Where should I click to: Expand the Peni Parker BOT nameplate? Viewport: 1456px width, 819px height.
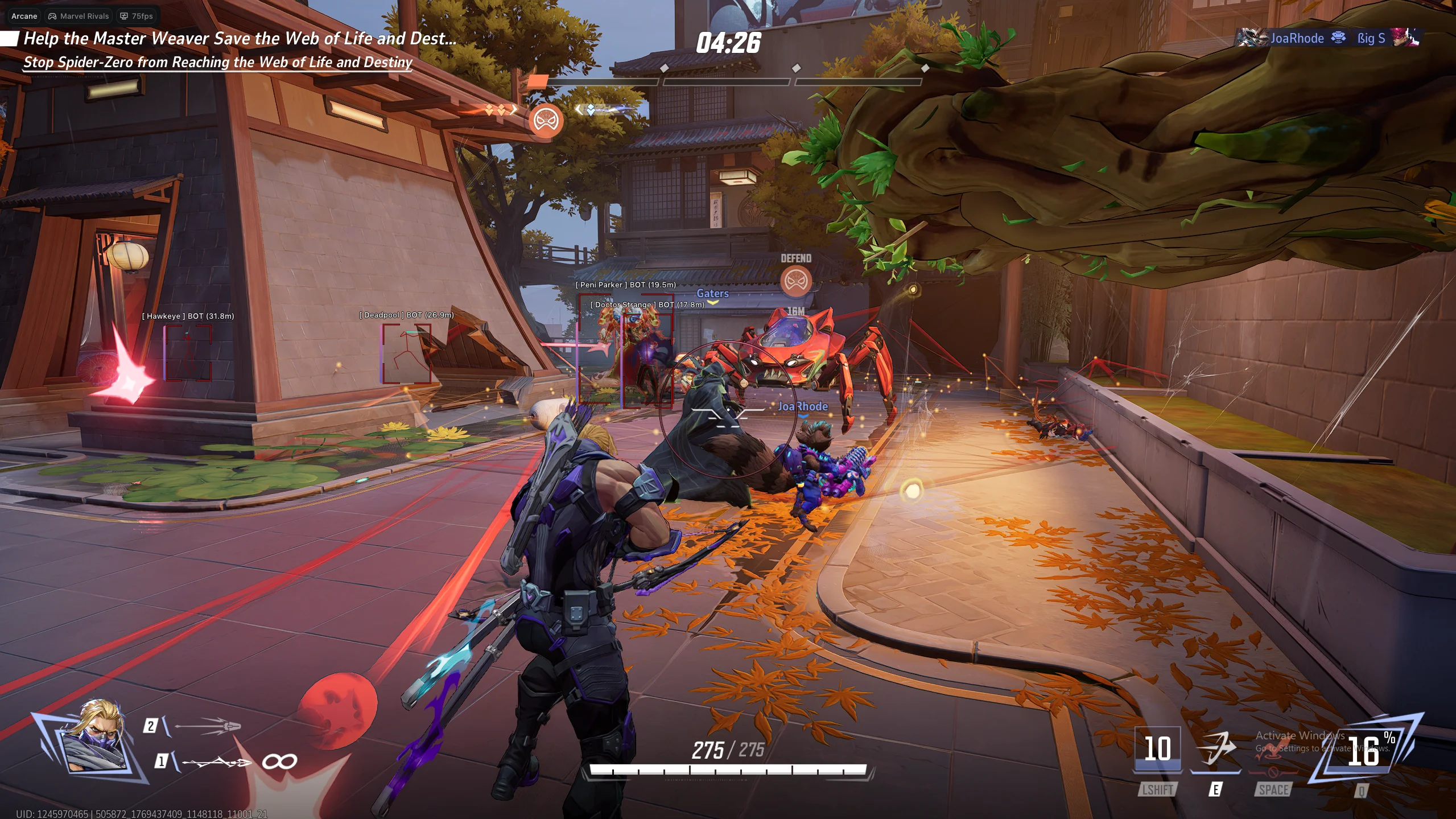pos(625,285)
